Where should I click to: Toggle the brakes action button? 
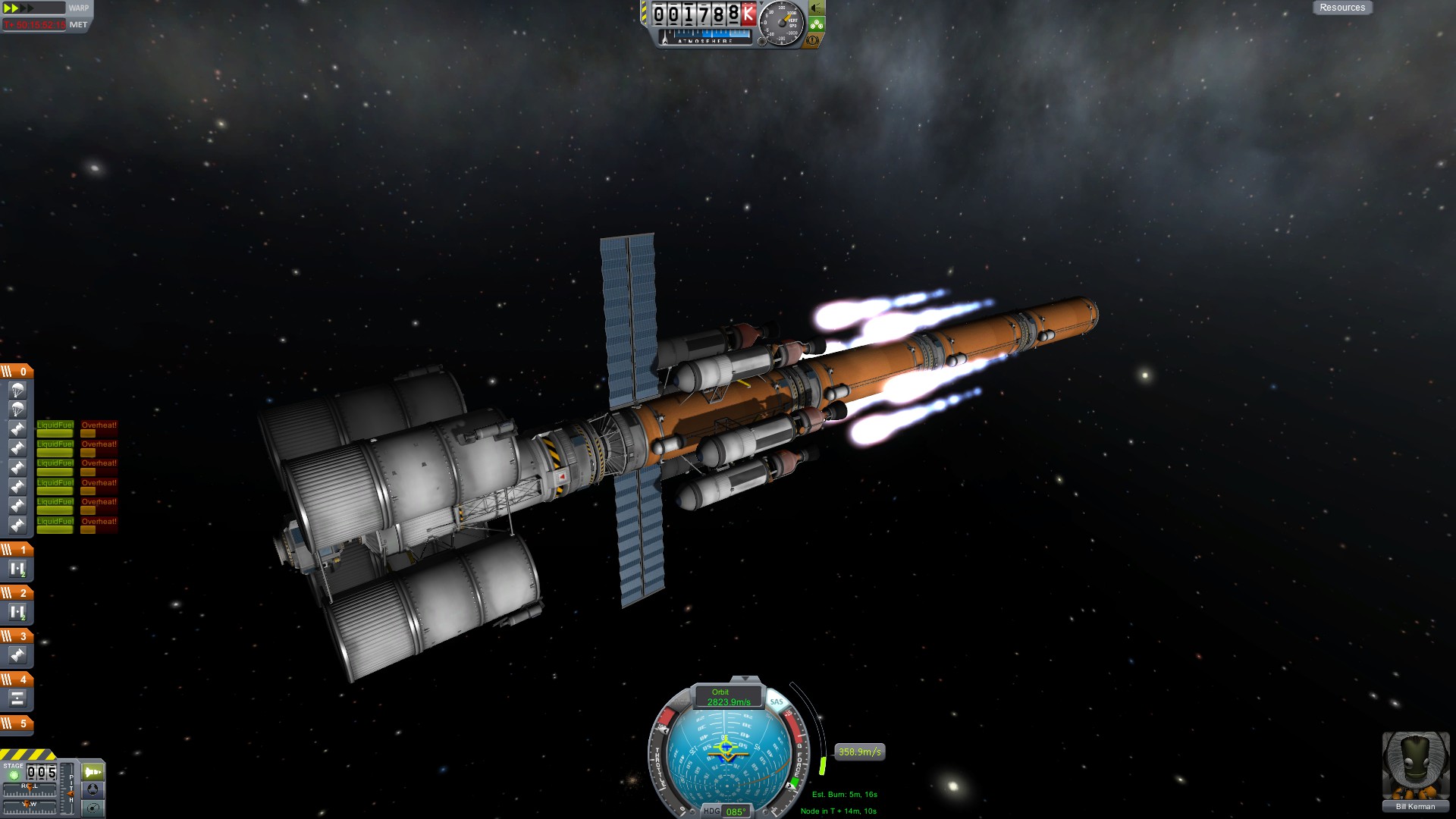pyautogui.click(x=813, y=40)
